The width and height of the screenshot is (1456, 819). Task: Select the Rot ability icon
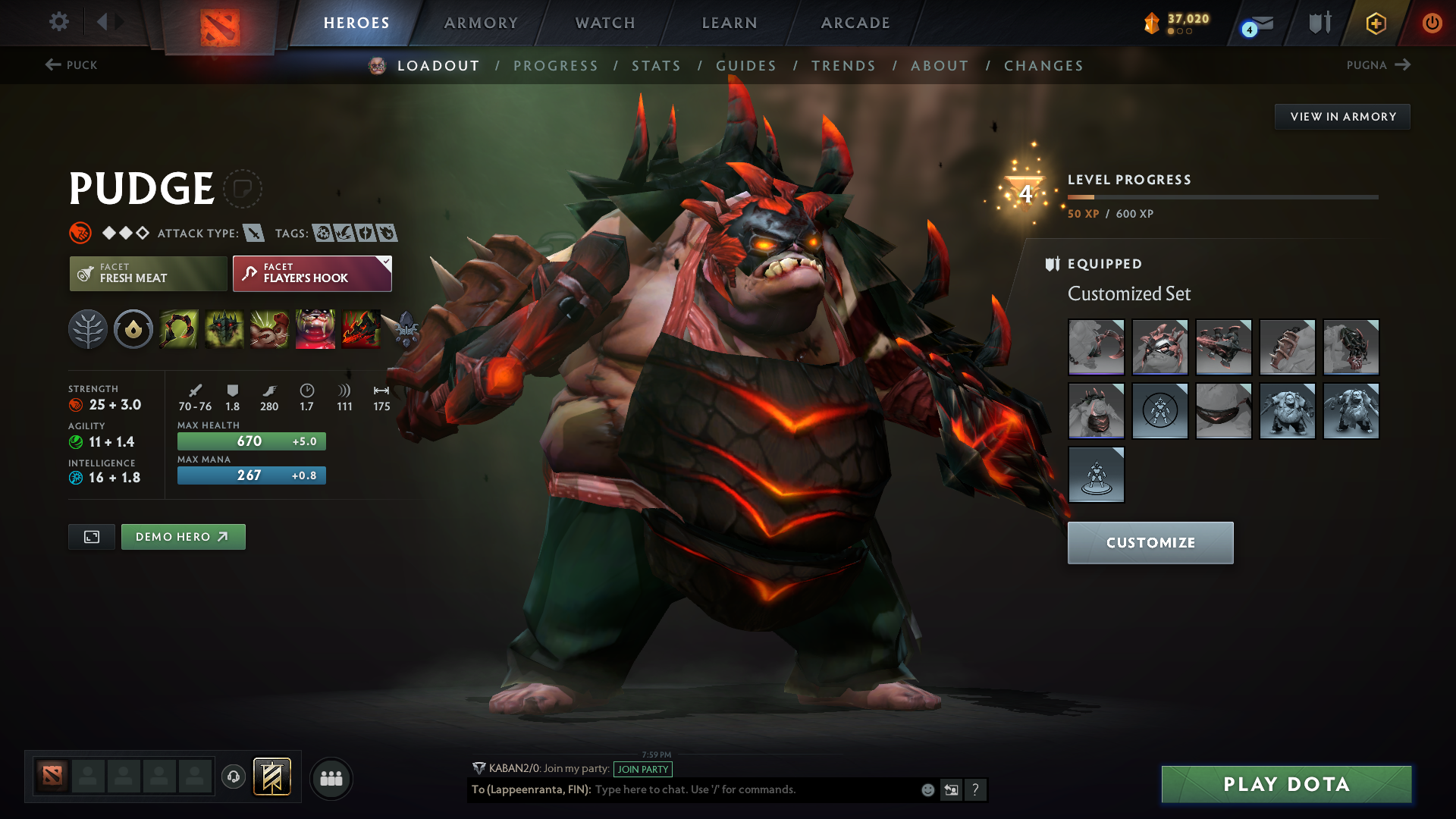tap(224, 329)
